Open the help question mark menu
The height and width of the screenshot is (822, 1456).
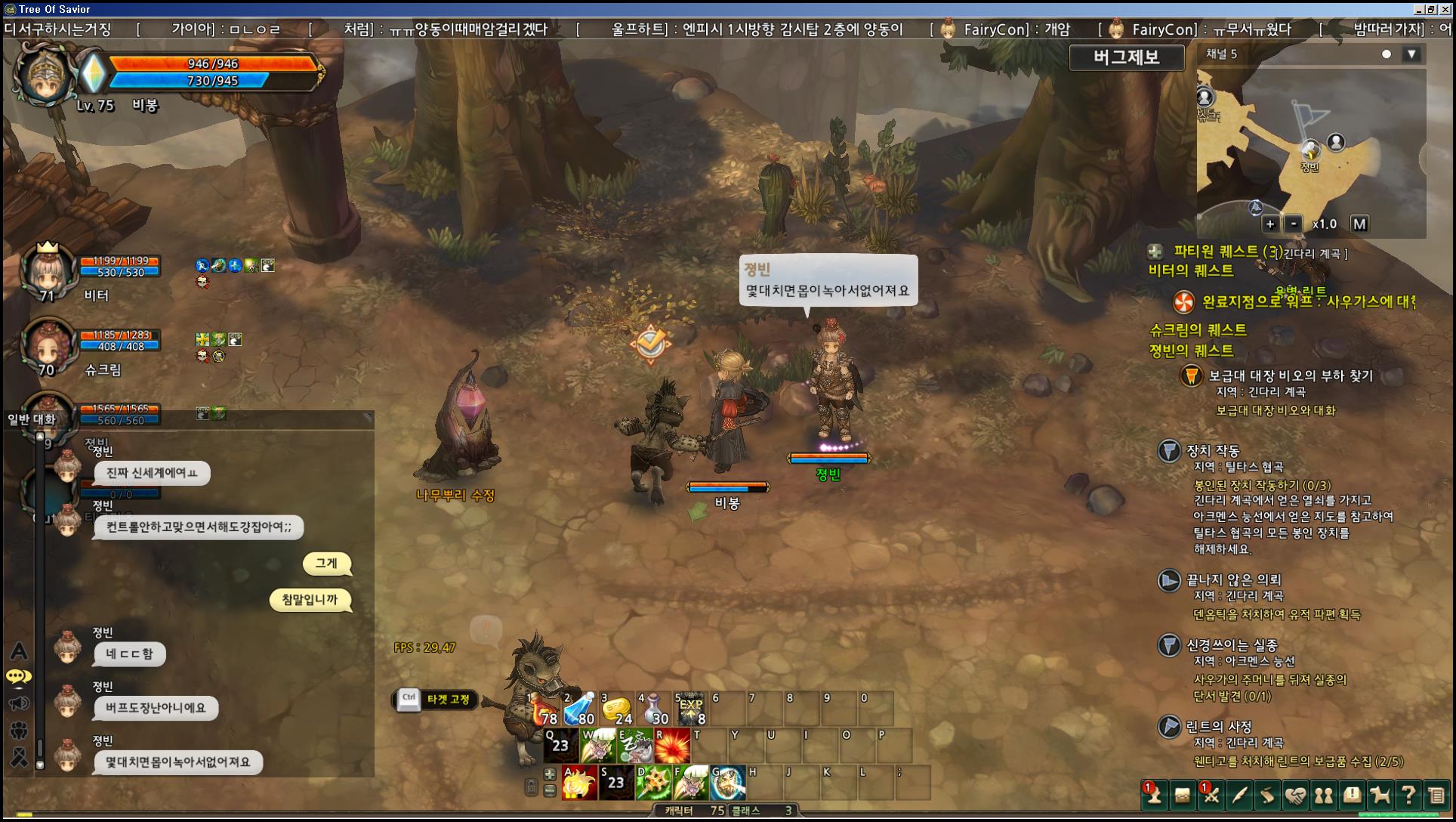coord(1408,795)
